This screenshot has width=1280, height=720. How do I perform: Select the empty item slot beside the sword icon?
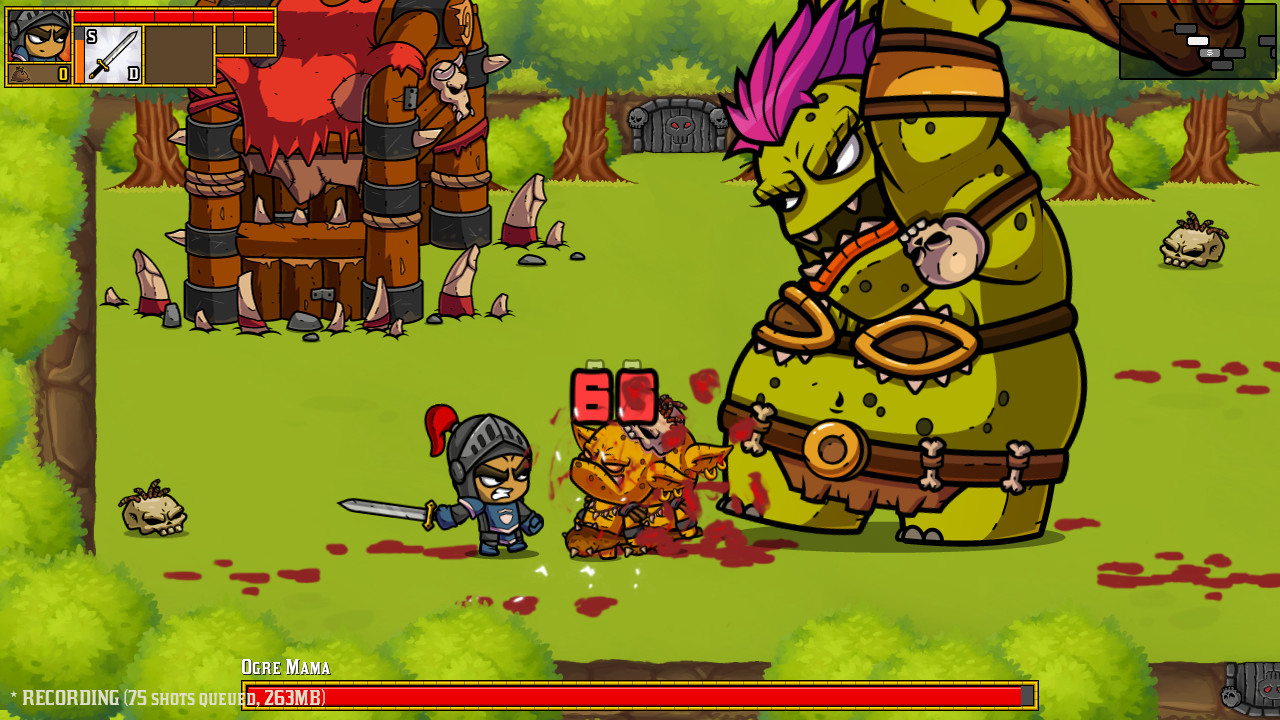[x=180, y=55]
